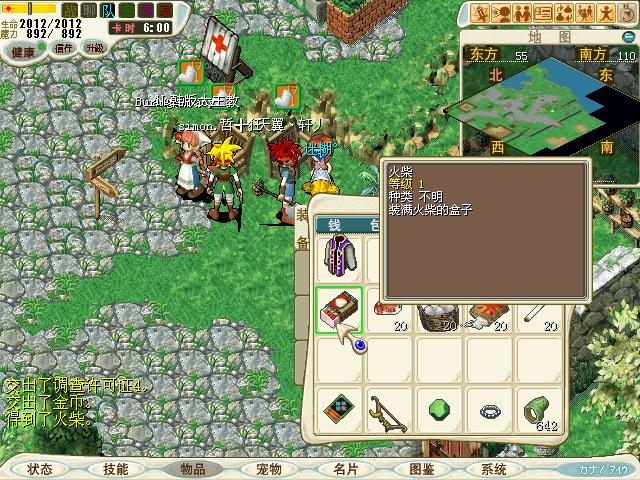Select the purple vest in inventory
Screen dimensions: 640x480
click(x=339, y=257)
